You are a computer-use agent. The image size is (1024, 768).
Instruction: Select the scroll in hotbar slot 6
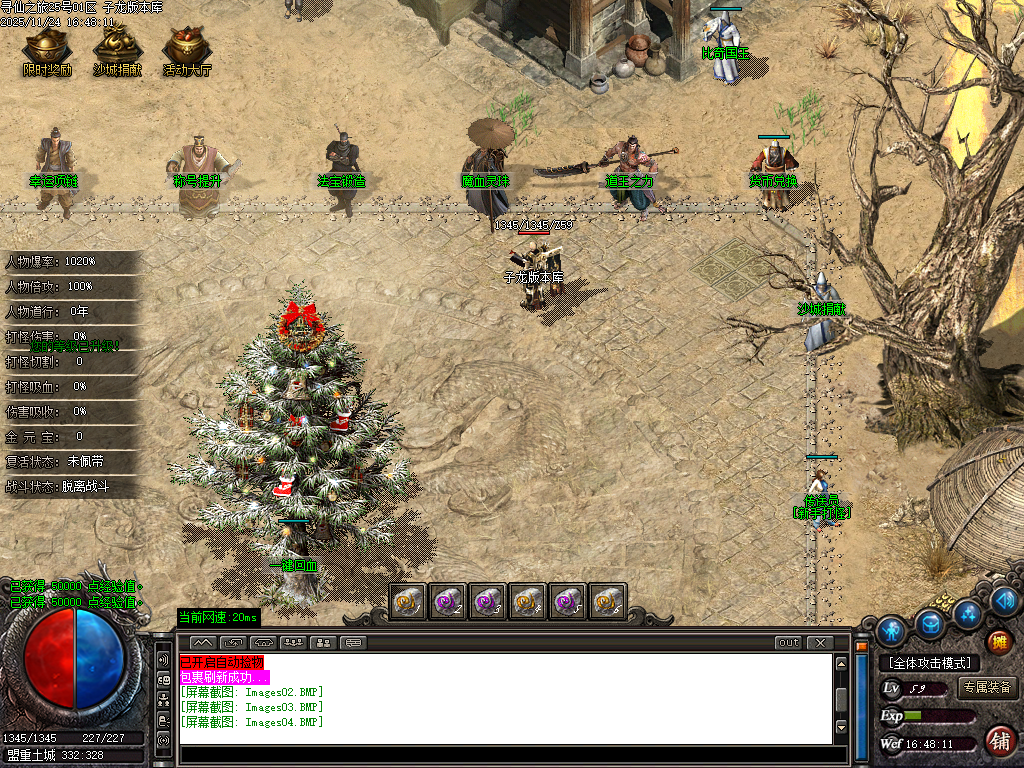tap(607, 601)
